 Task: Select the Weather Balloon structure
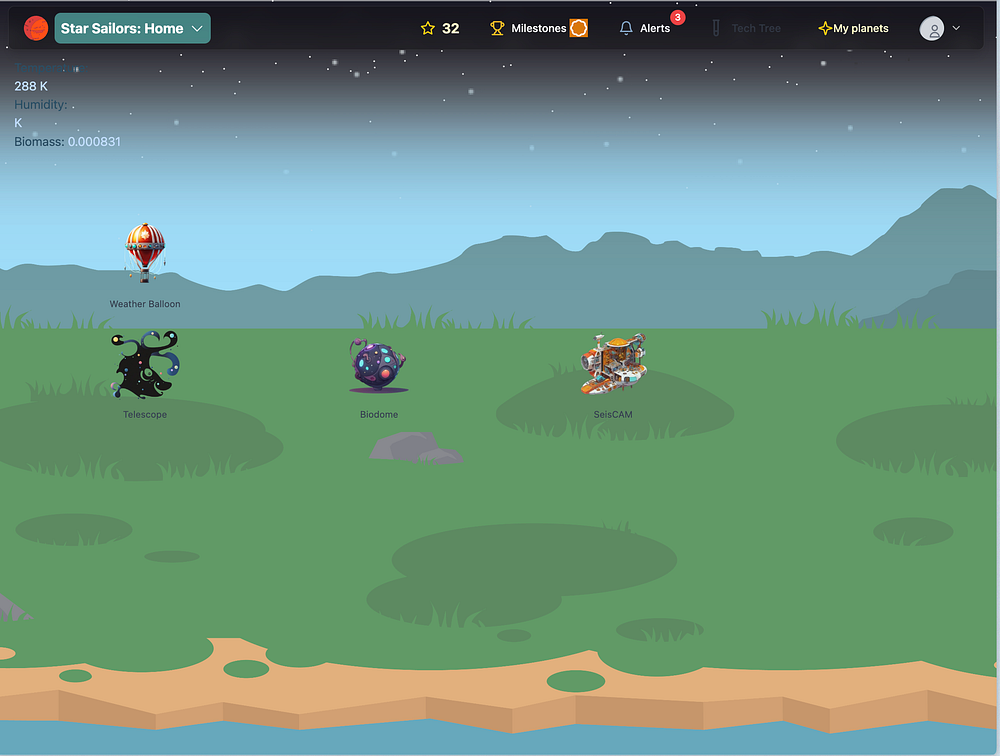click(145, 253)
